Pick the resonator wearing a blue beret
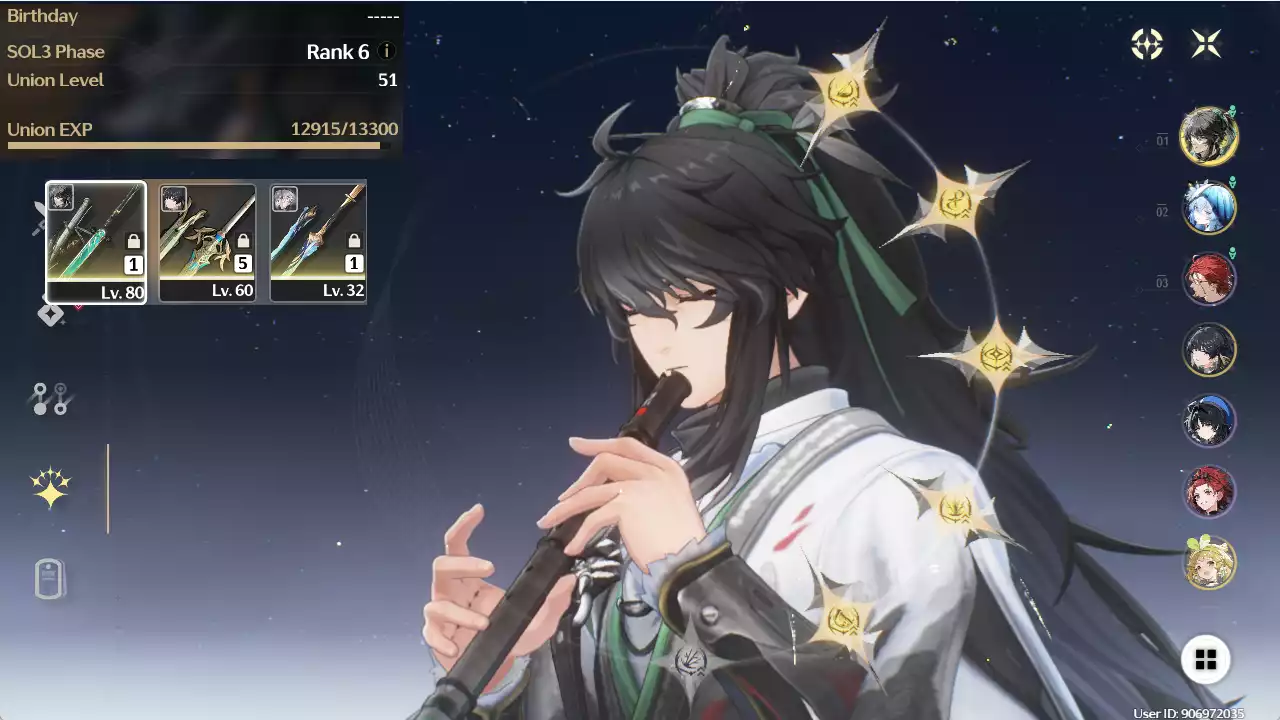Viewport: 1280px width, 720px height. pyautogui.click(x=1209, y=420)
